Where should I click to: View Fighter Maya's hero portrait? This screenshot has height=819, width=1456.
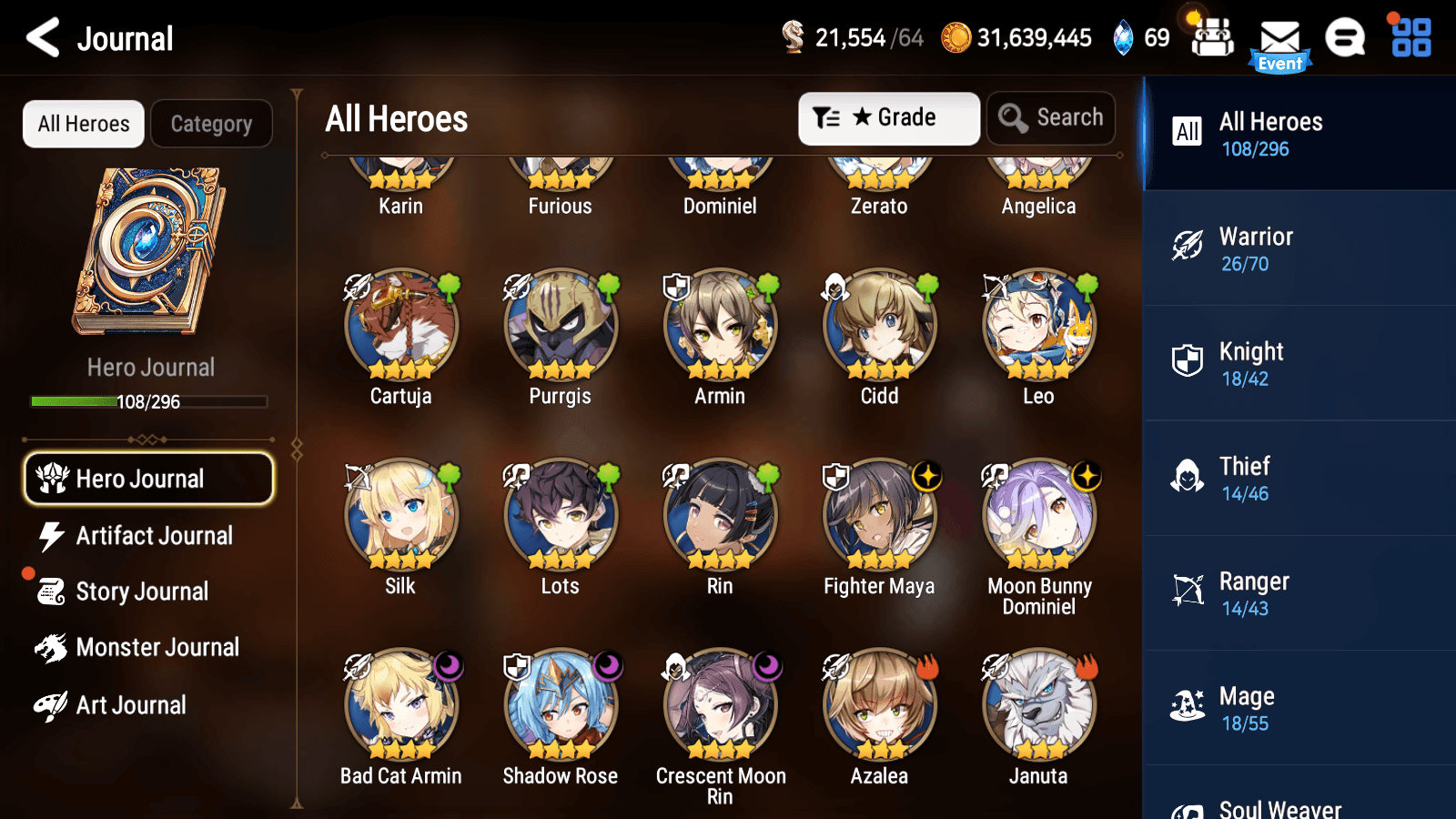point(878,514)
